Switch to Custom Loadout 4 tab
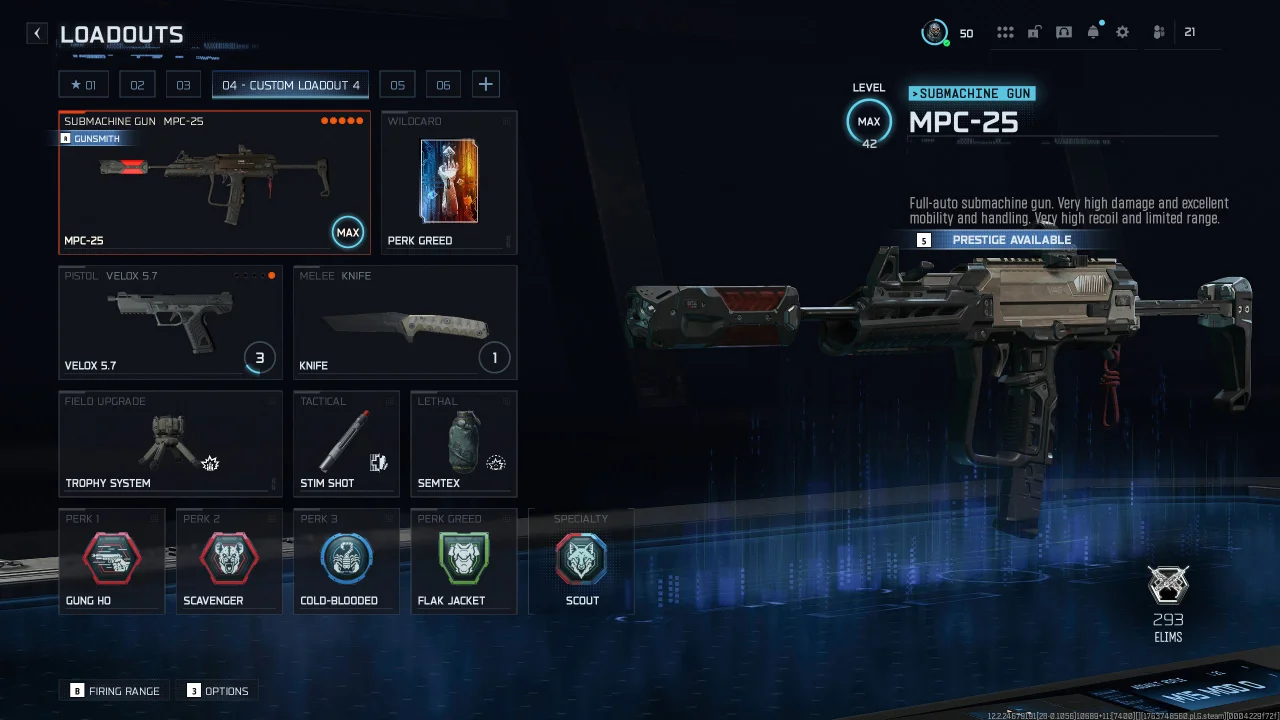The width and height of the screenshot is (1280, 720). pyautogui.click(x=290, y=84)
